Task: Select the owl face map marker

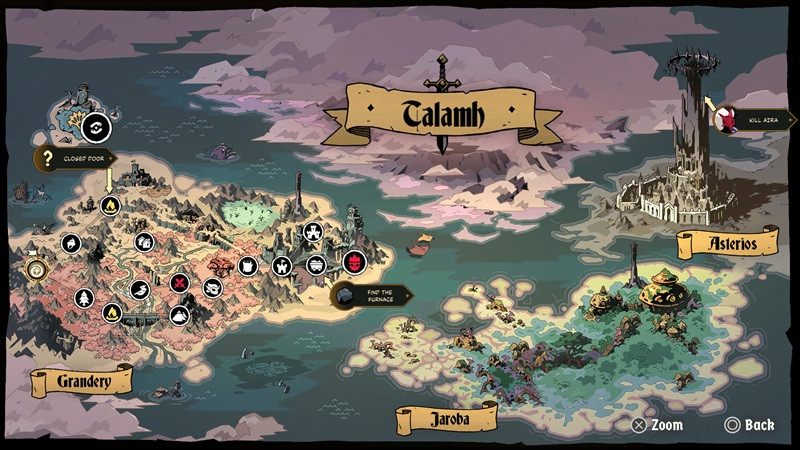Action: (x=211, y=288)
